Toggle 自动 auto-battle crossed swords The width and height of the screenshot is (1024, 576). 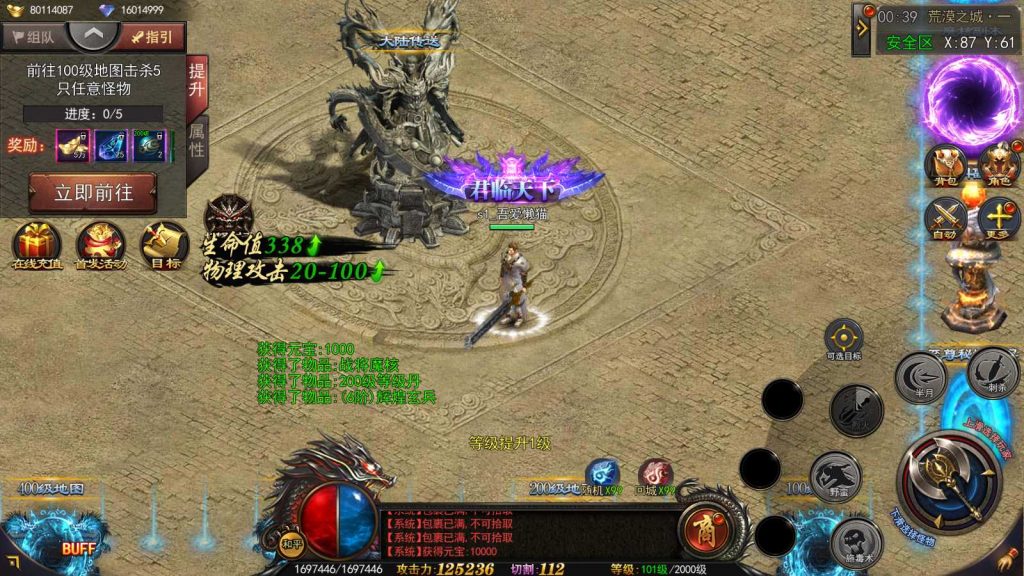[x=946, y=218]
